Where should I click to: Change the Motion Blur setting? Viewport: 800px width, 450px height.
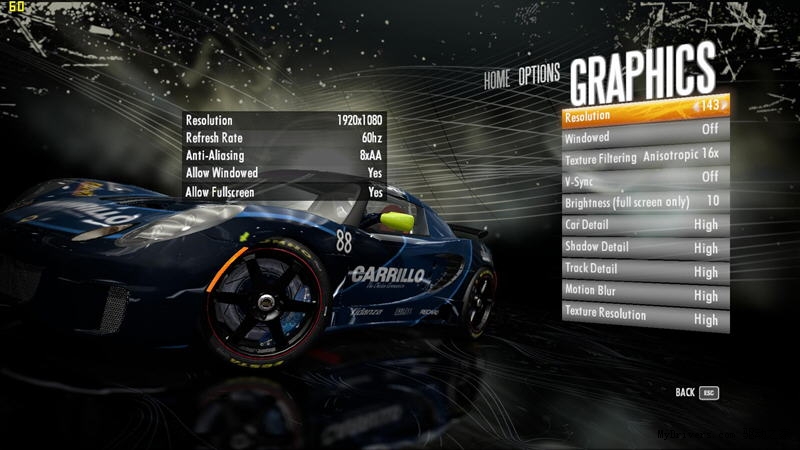[645, 295]
